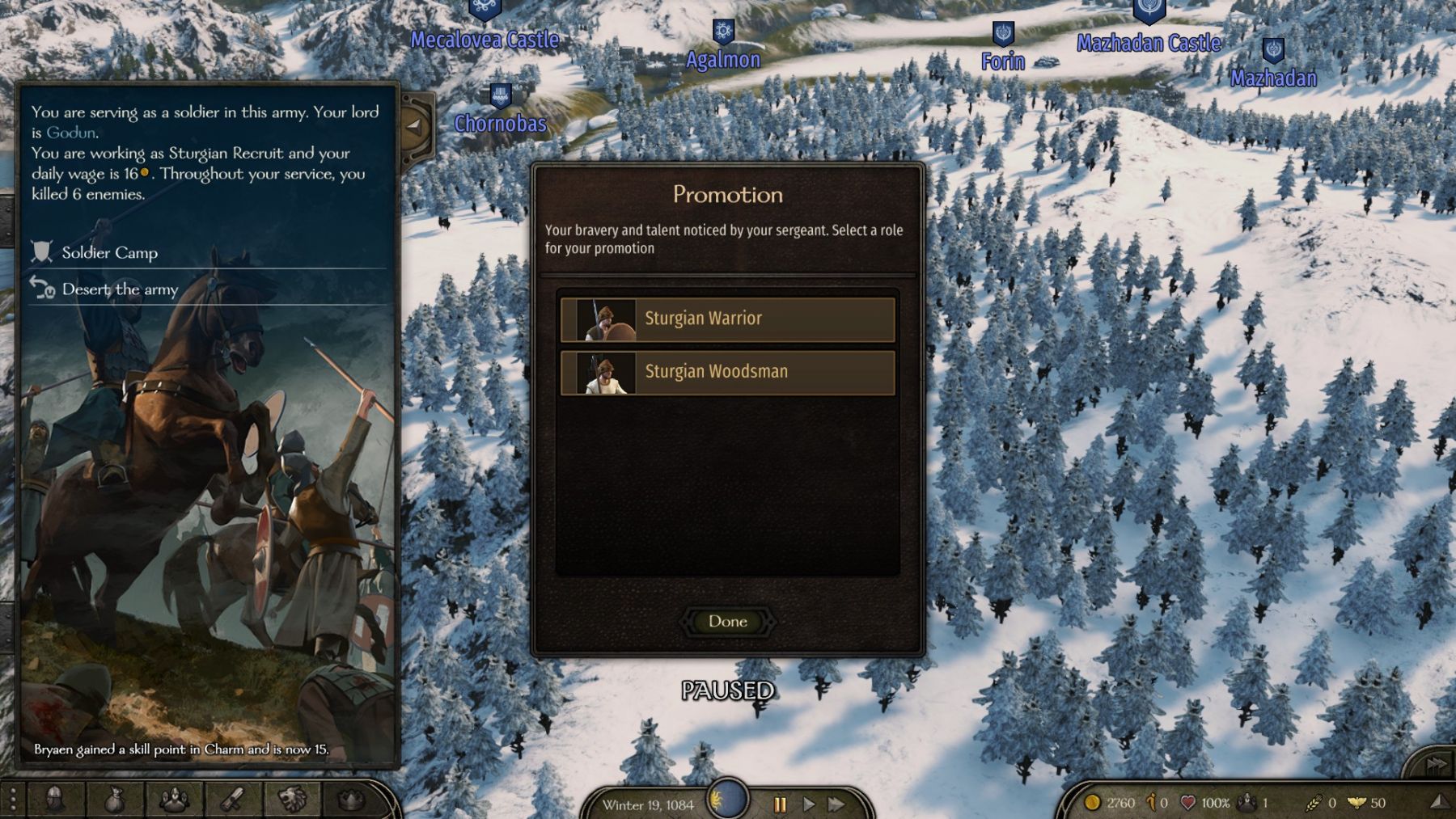Resume time at normal play speed
Viewport: 1456px width, 819px height.
[808, 804]
